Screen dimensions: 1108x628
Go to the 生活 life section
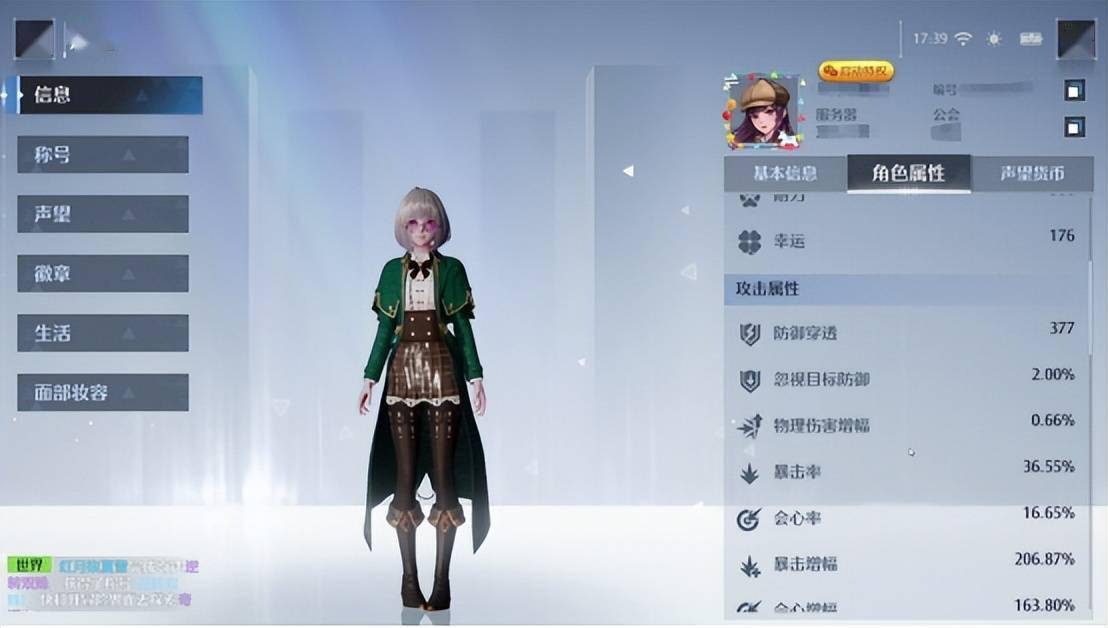click(x=103, y=333)
